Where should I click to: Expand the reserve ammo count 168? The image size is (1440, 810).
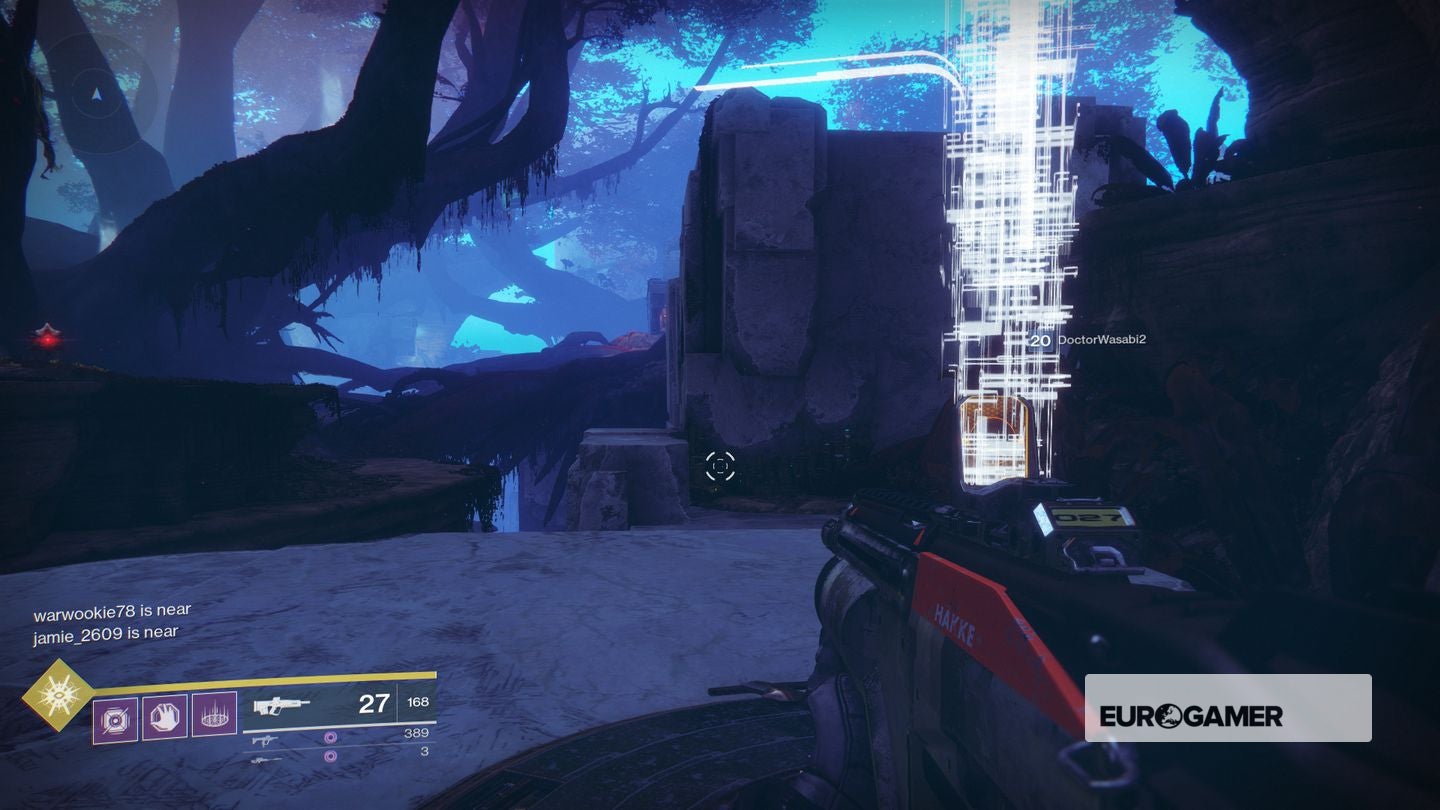tap(417, 702)
